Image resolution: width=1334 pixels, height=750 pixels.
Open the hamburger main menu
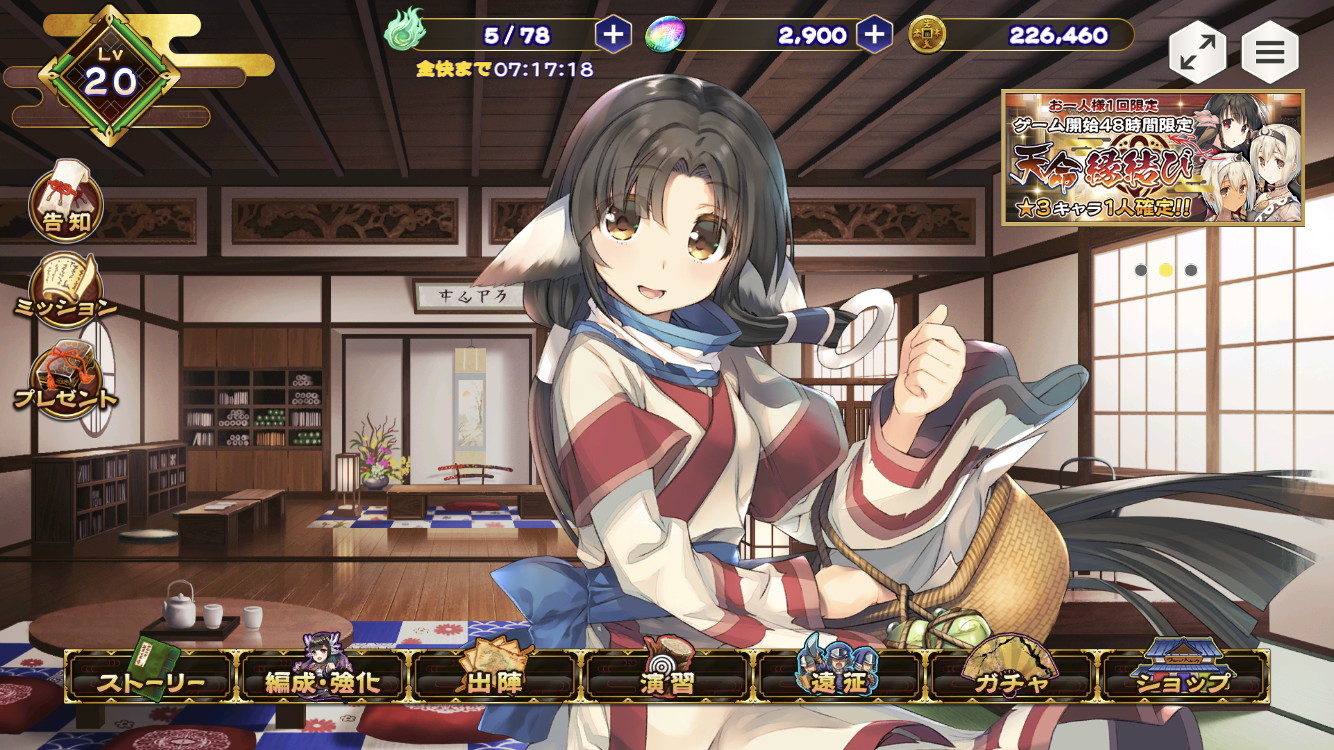point(1270,54)
